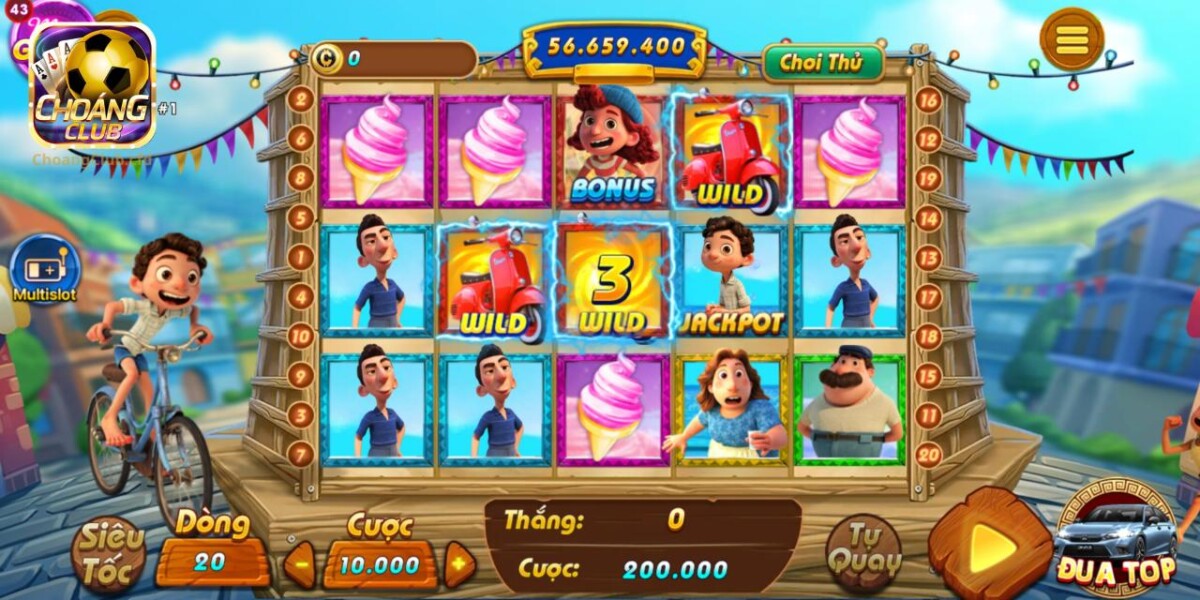Decrease the bet with the minus arrow
Viewport: 1200px width, 600px height.
click(299, 565)
